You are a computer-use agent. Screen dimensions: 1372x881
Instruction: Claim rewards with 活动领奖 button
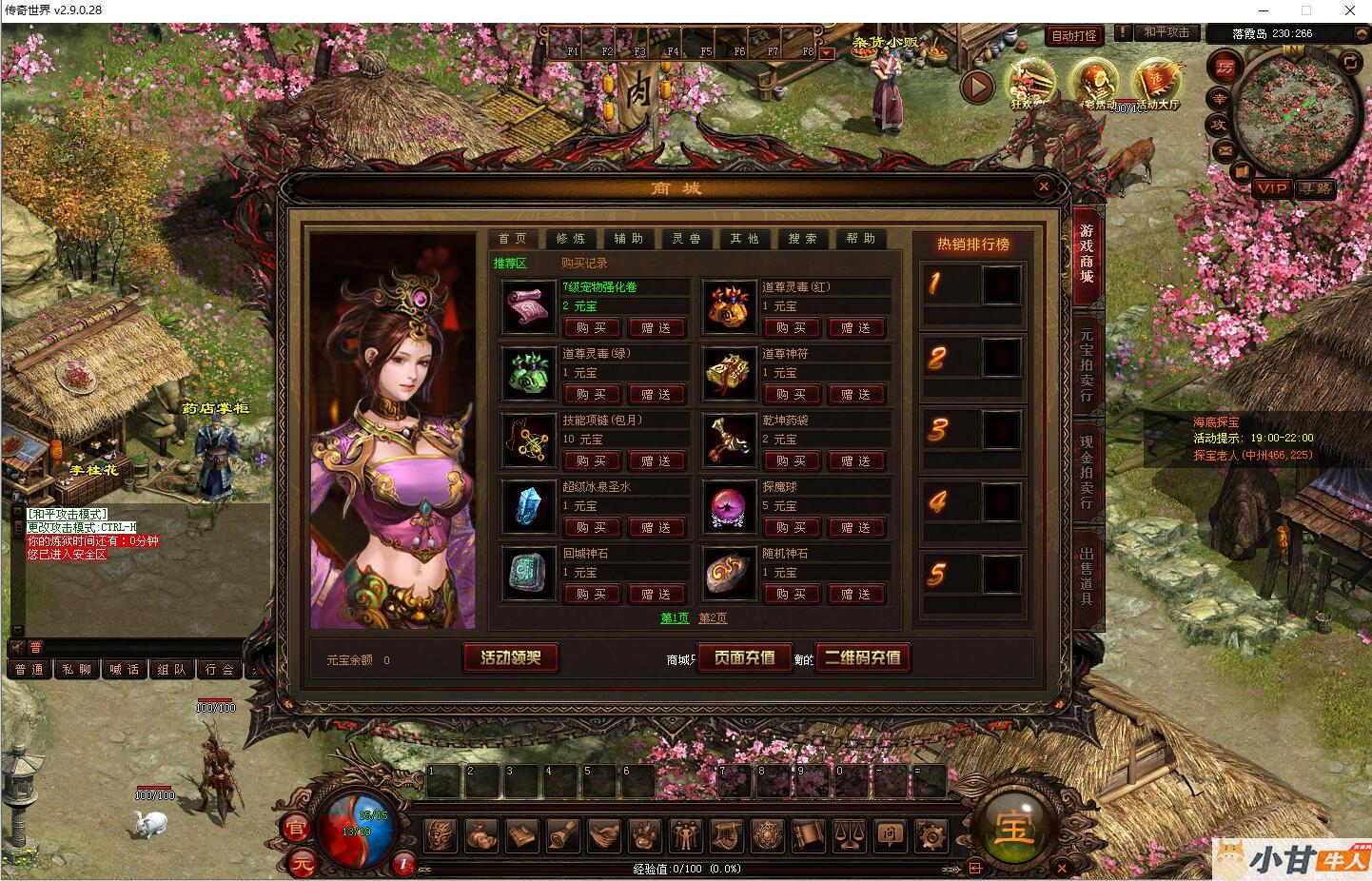click(511, 657)
